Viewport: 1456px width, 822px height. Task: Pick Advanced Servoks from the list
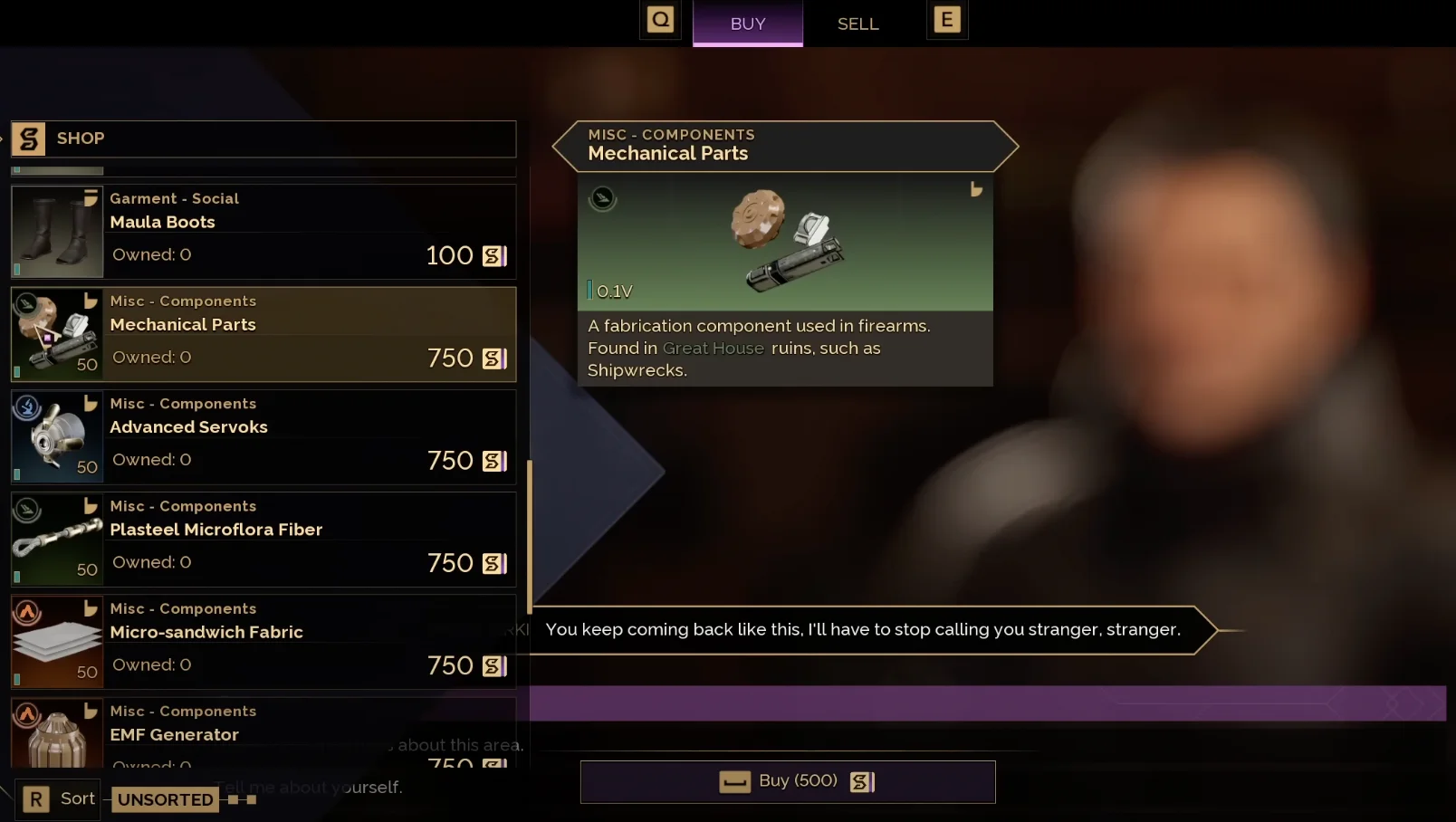pos(263,436)
